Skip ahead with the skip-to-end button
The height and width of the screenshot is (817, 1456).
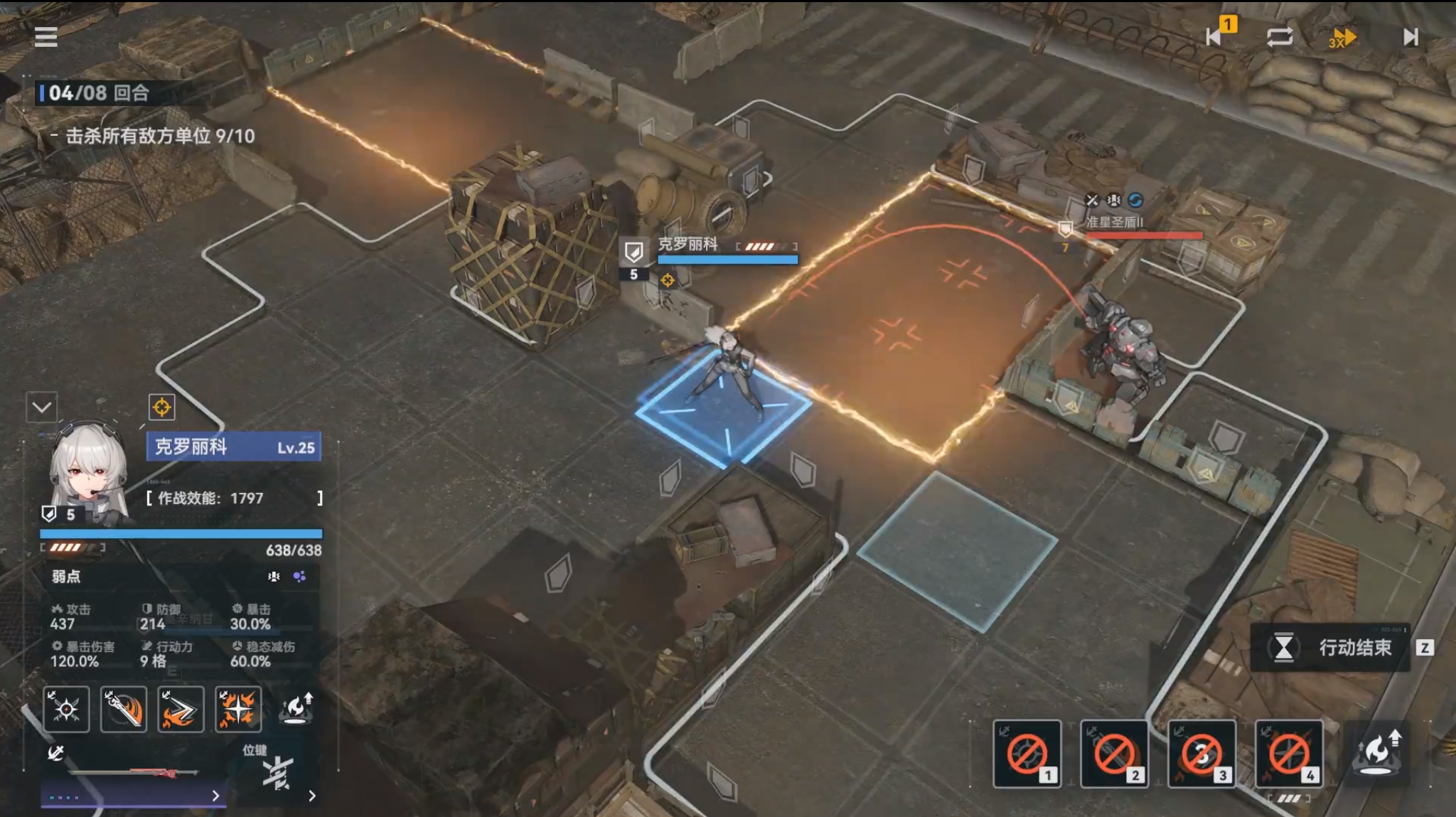(1410, 36)
